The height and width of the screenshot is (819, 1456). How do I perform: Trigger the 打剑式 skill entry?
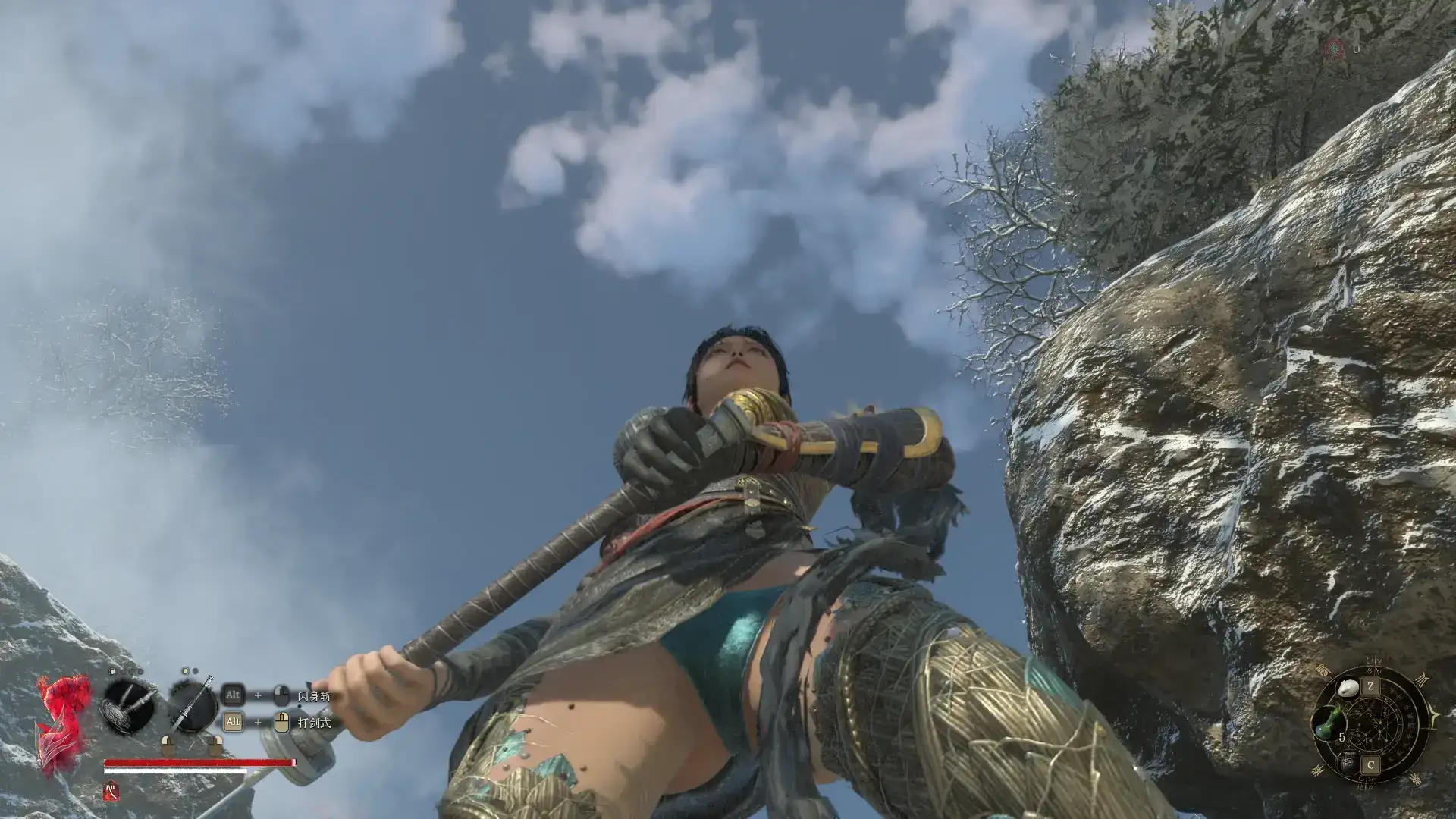point(314,723)
